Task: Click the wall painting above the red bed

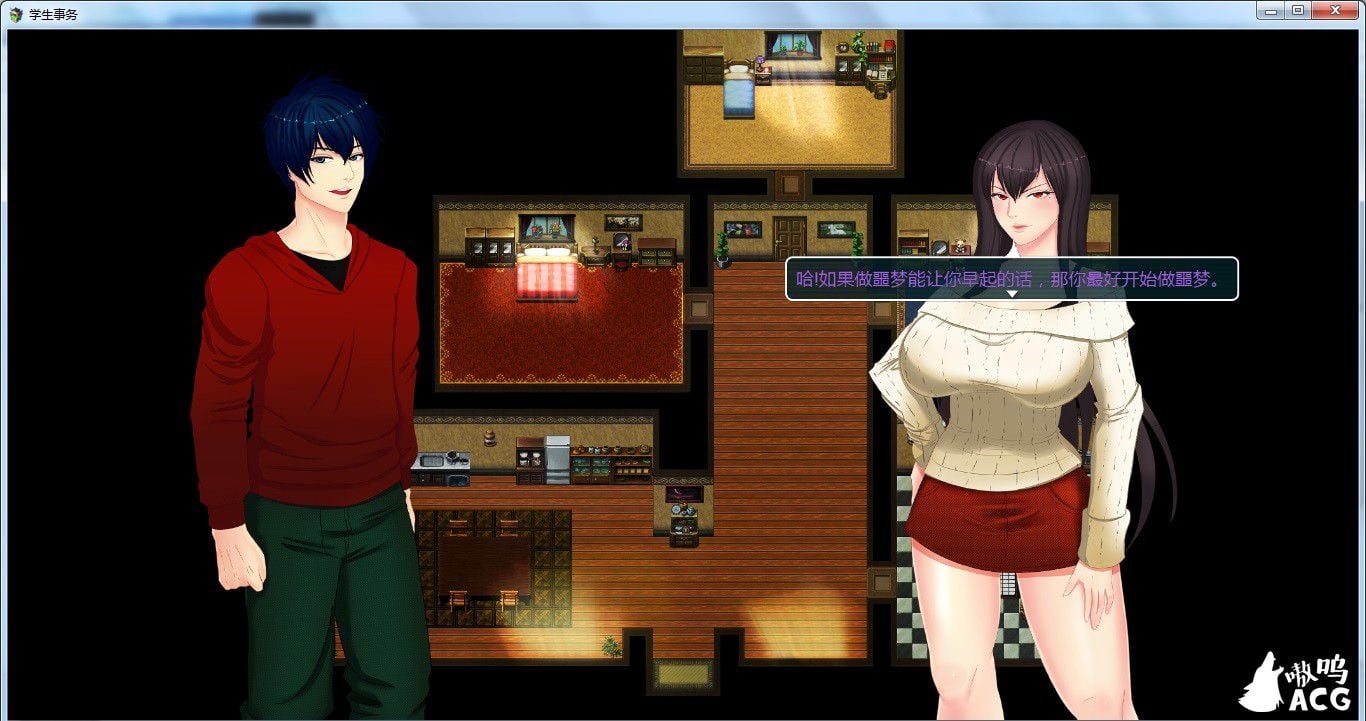Action: tap(545, 228)
